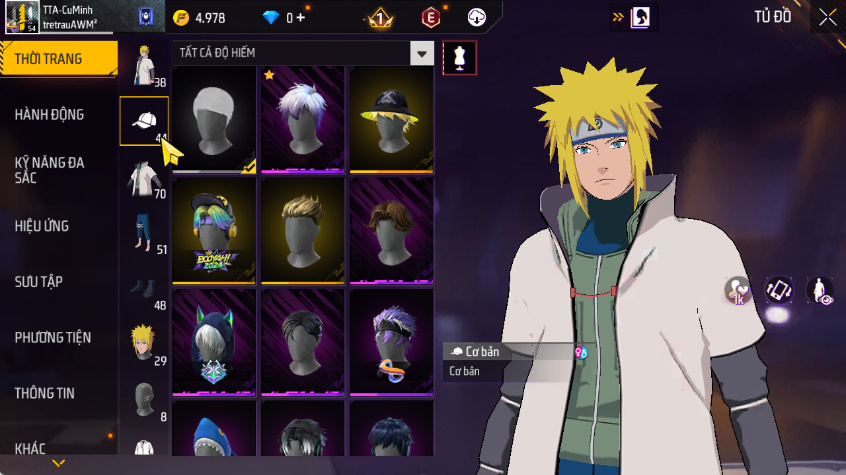
Task: Pick the blonde swept hair item
Action: click(x=303, y=229)
